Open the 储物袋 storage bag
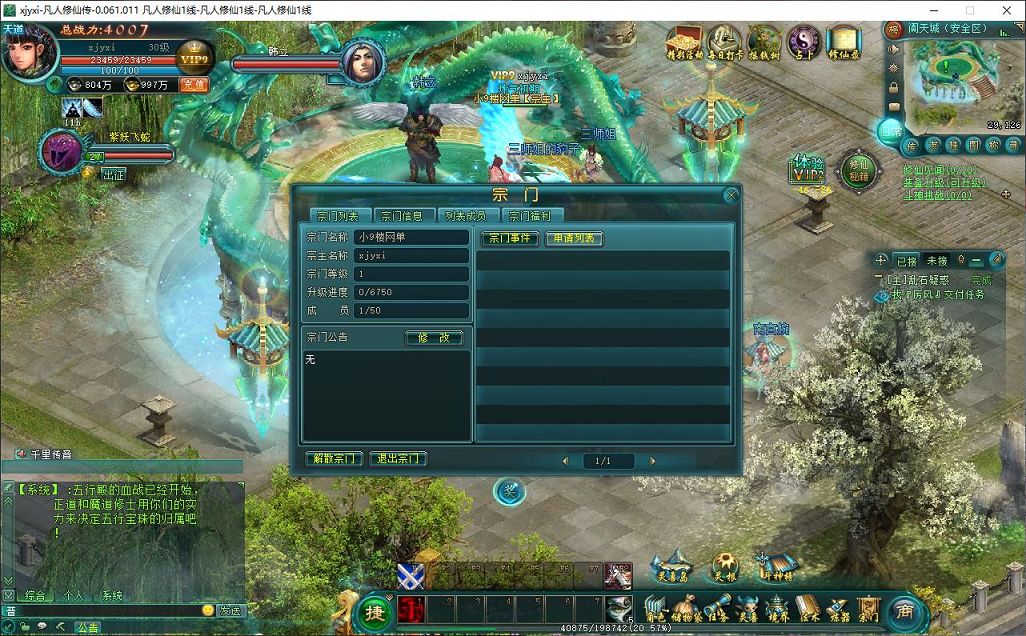This screenshot has height=636, width=1026. (x=685, y=607)
